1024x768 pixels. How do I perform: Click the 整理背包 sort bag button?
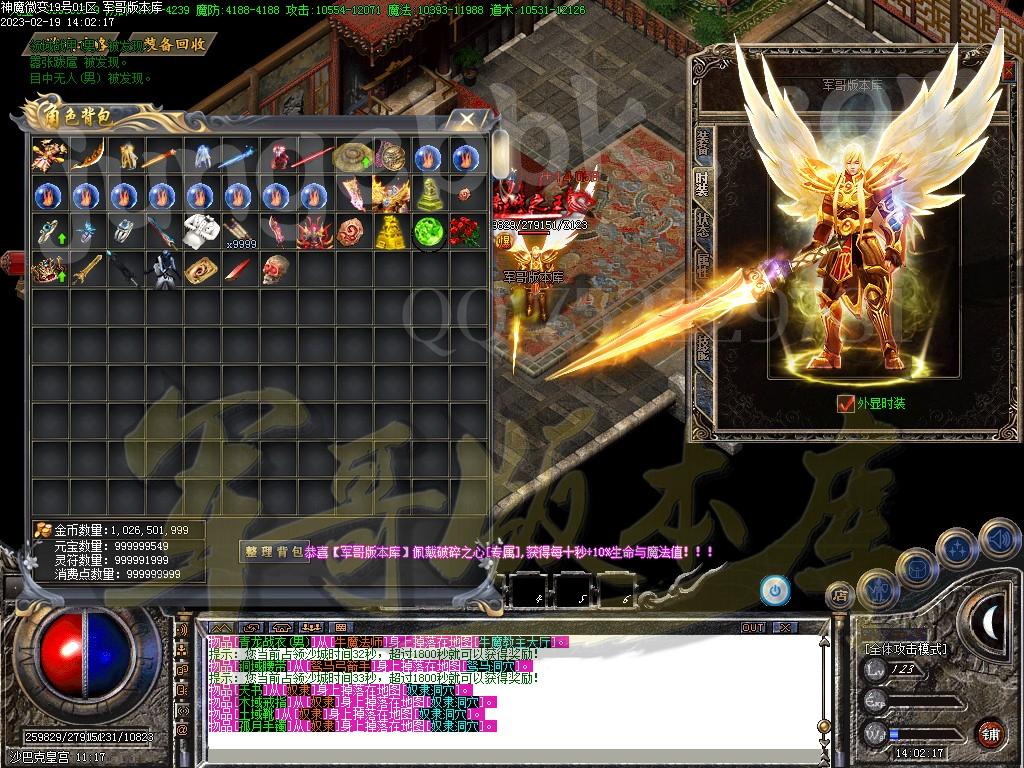click(x=273, y=551)
